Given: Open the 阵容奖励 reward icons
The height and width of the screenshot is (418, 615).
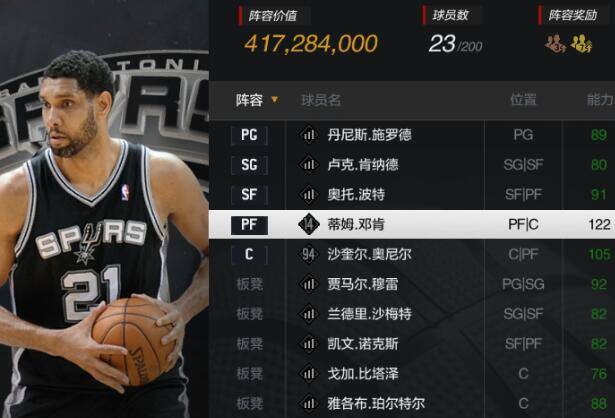Looking at the screenshot, I should coord(569,44).
